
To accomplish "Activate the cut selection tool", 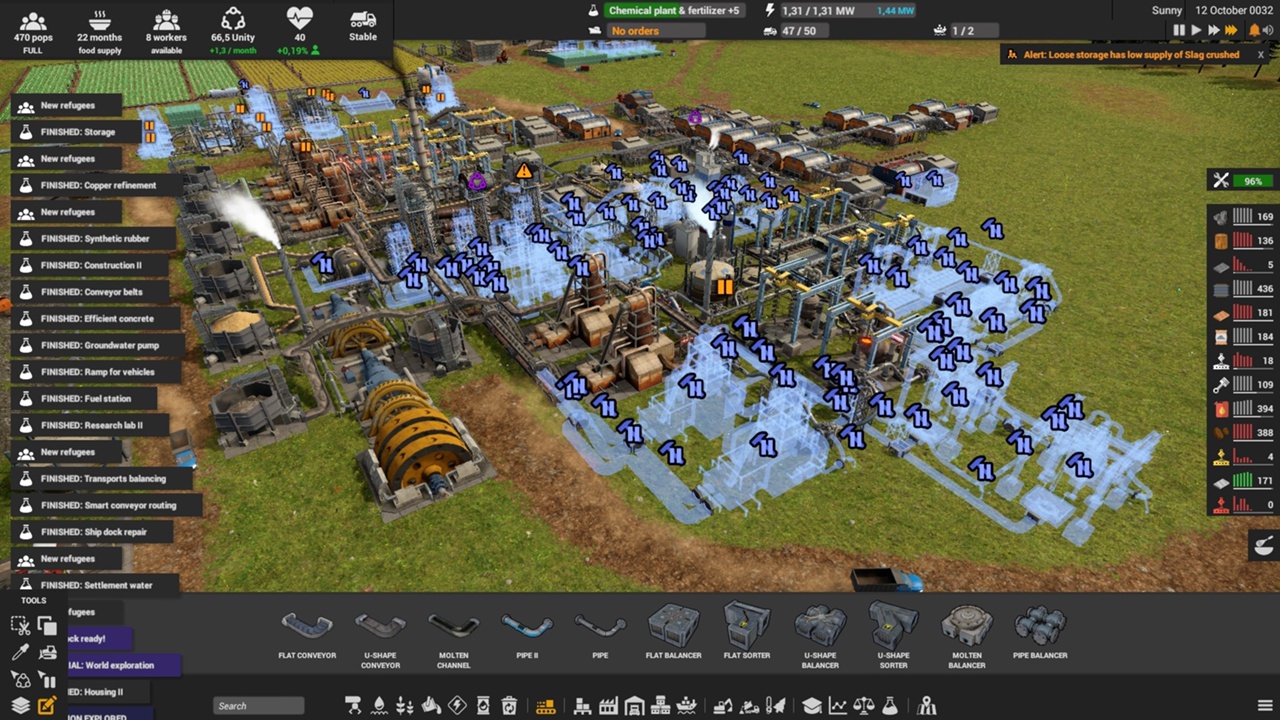I will click(20, 626).
